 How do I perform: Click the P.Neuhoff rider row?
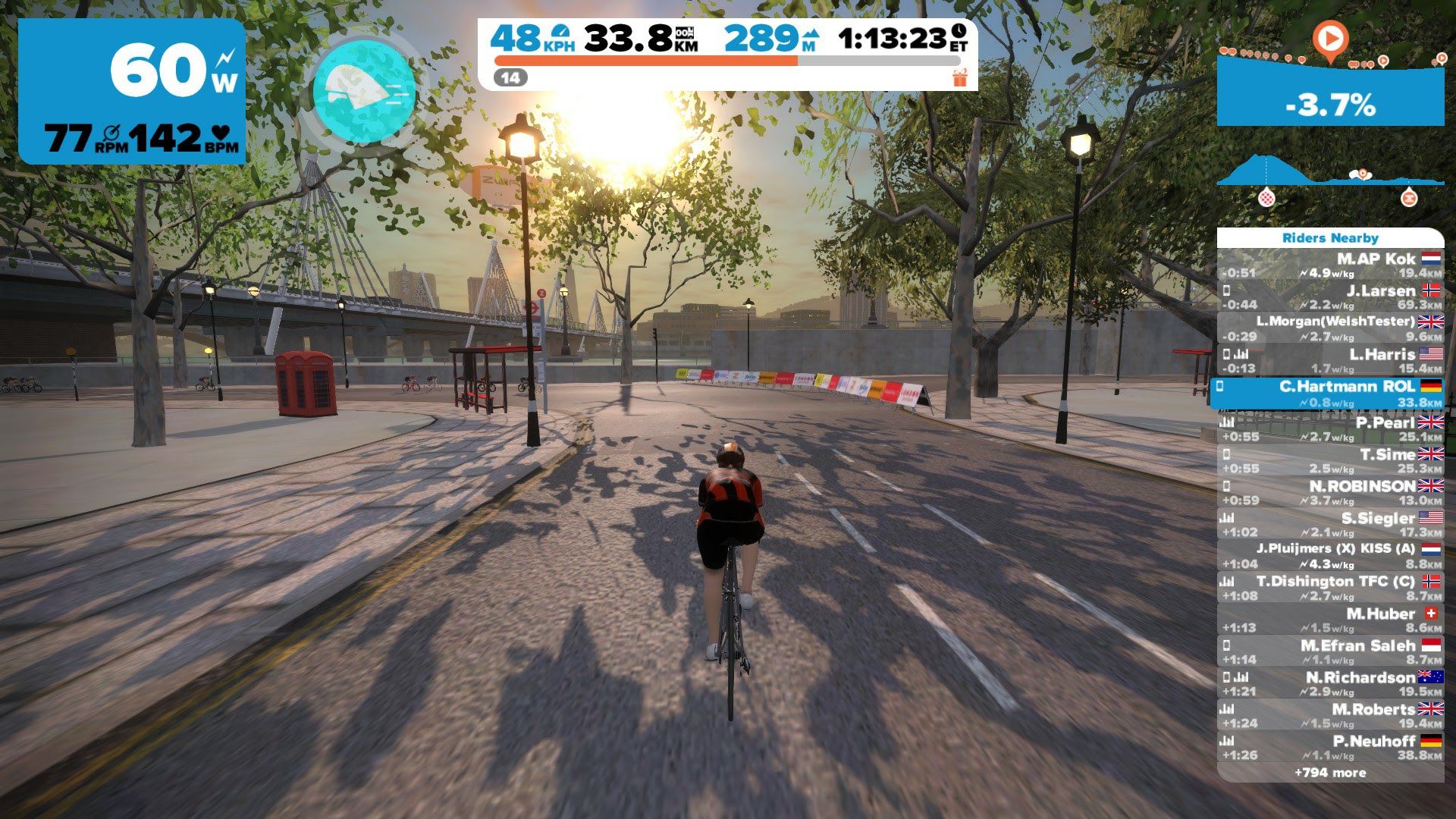[x=1330, y=748]
